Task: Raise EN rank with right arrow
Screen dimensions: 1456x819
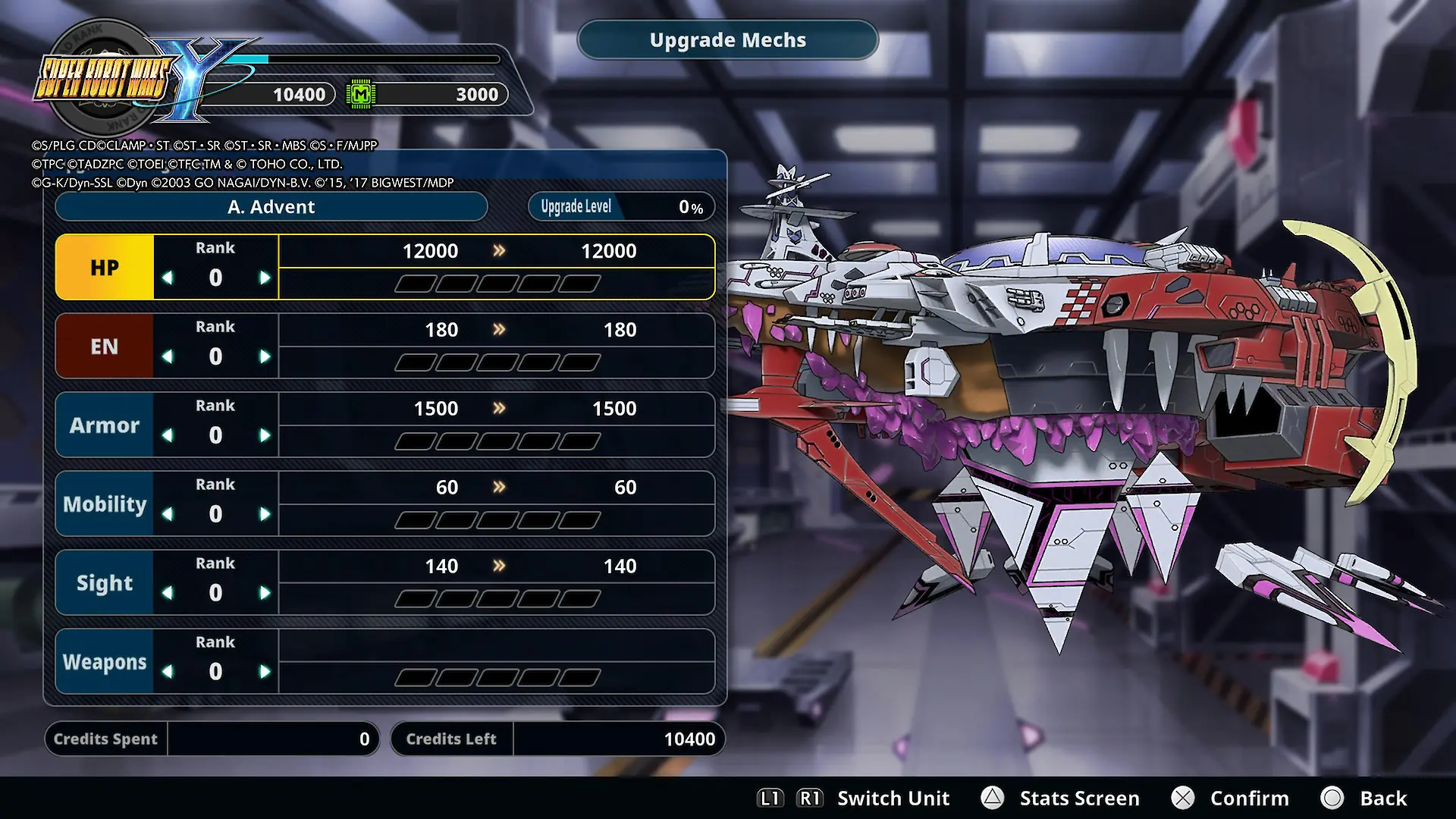Action: [265, 357]
